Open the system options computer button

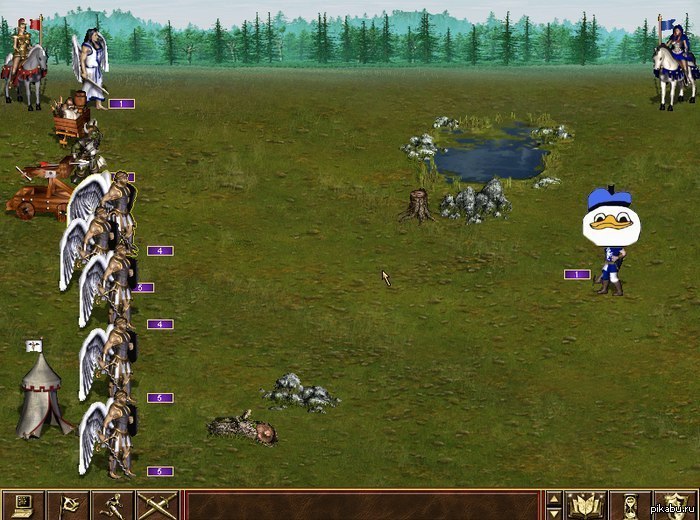pos(22,505)
